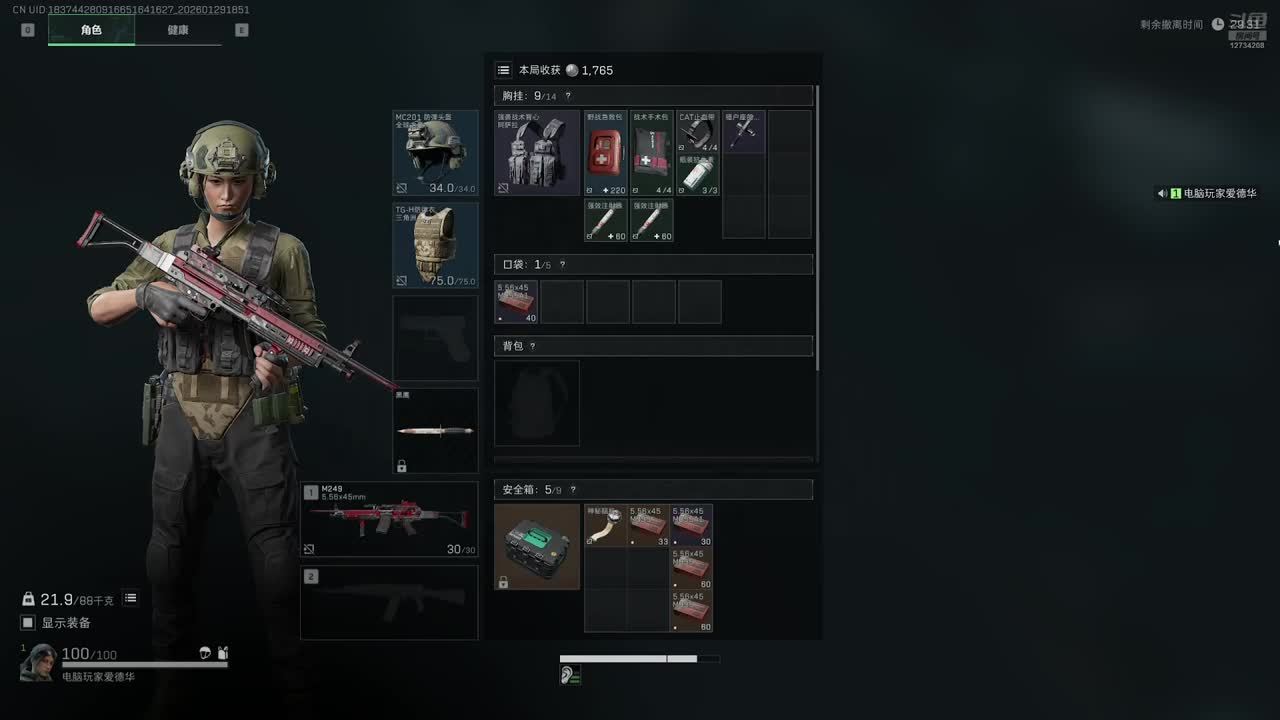1280x720 pixels.
Task: Open the list menu beside 本局收获
Action: (x=504, y=70)
